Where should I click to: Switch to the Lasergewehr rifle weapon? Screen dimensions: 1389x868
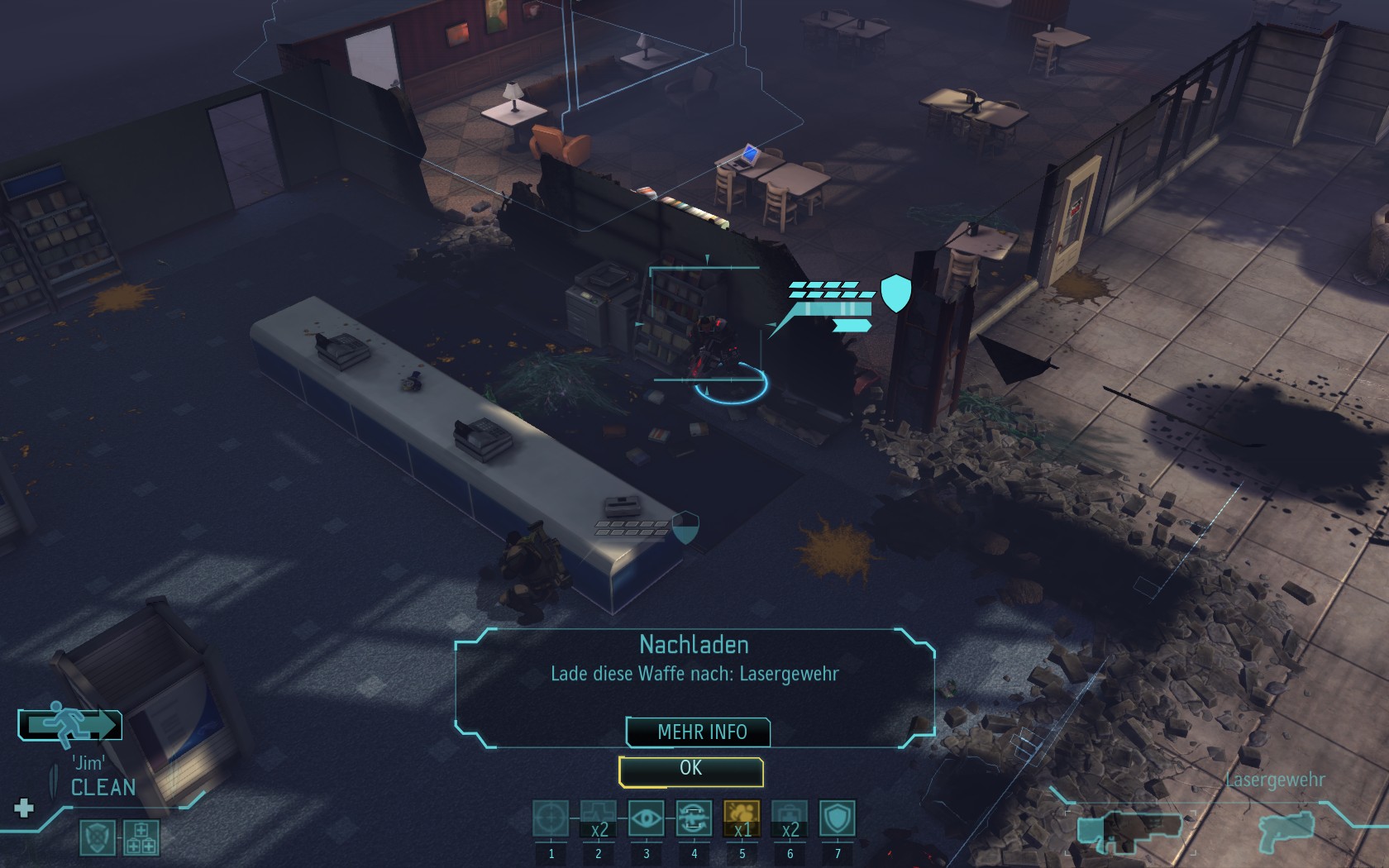1130,828
